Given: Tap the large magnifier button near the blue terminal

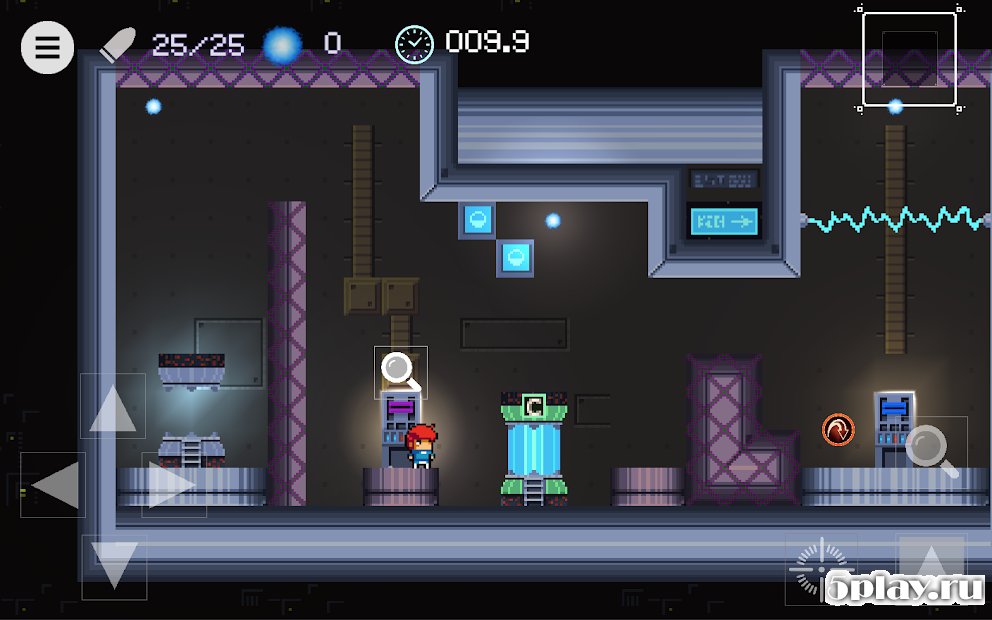Looking at the screenshot, I should coord(932,450).
